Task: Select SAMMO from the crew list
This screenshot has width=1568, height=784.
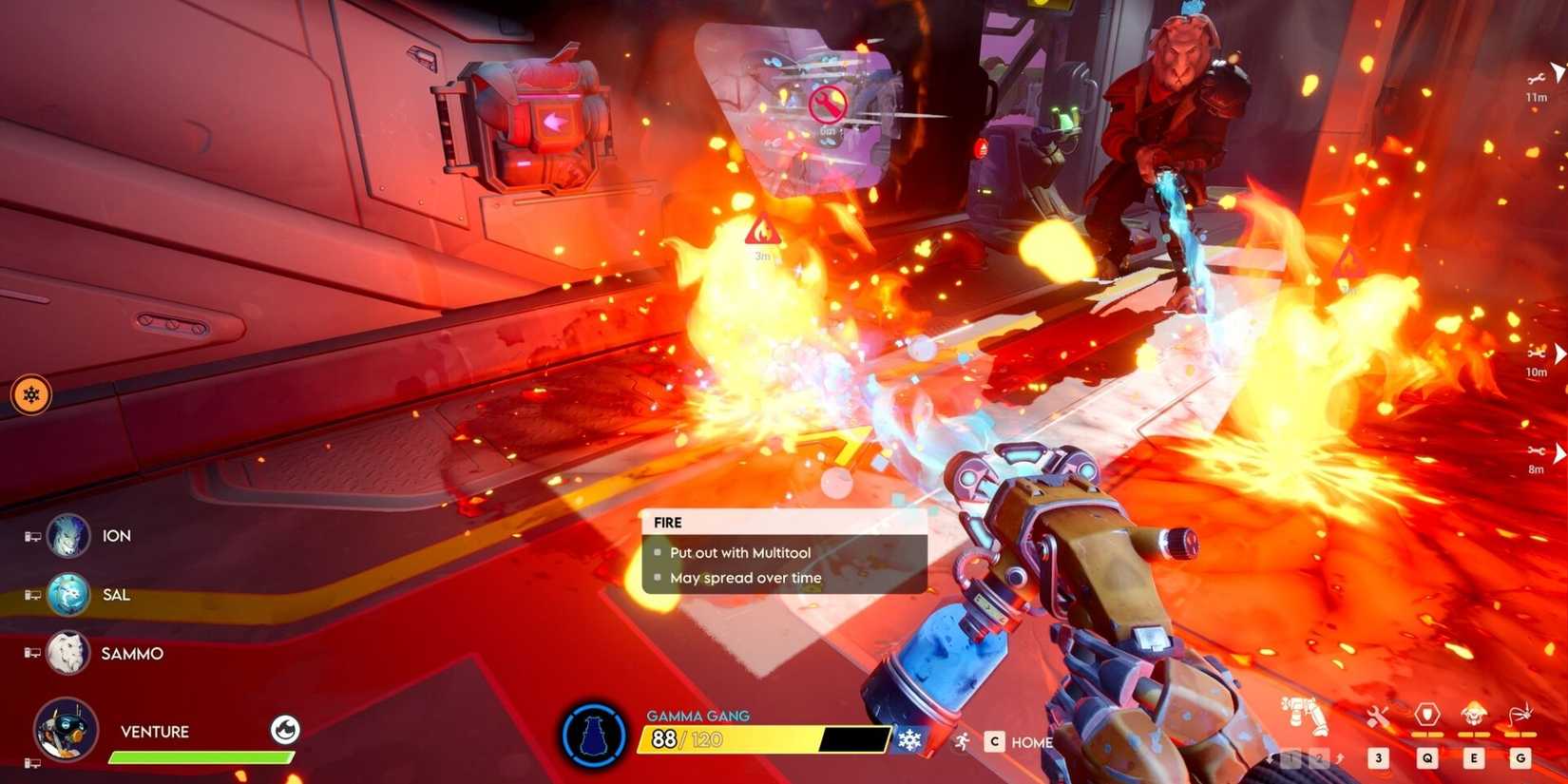Action: [130, 654]
